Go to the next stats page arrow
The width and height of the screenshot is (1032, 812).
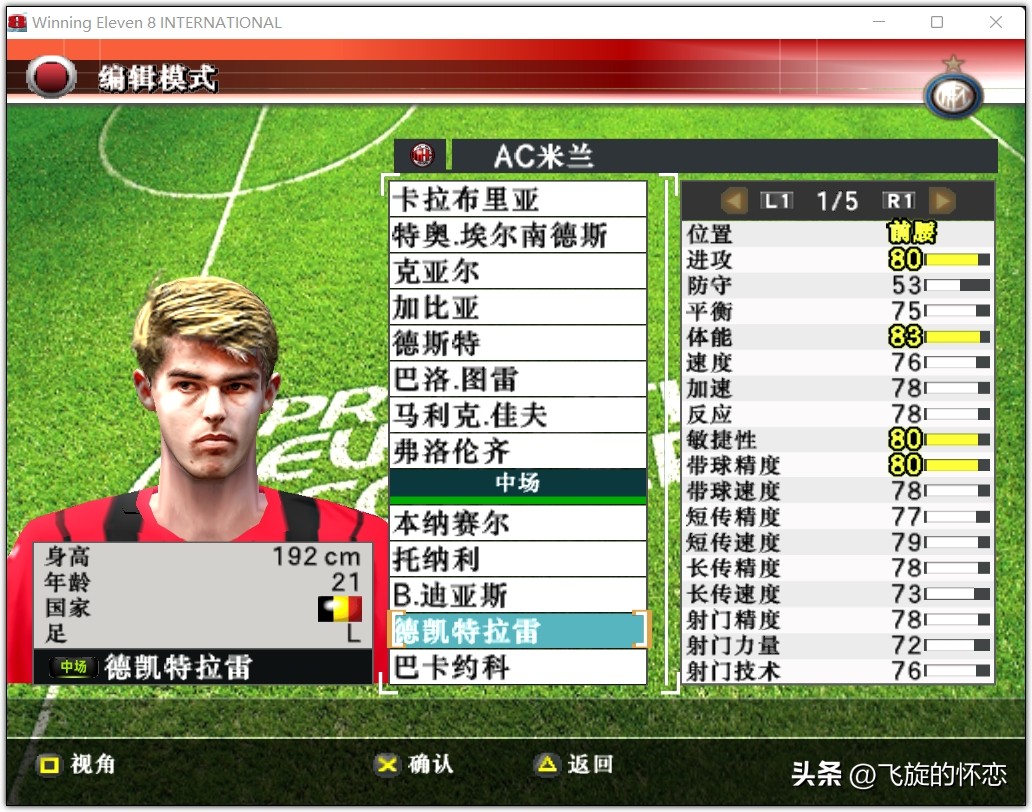tap(942, 201)
